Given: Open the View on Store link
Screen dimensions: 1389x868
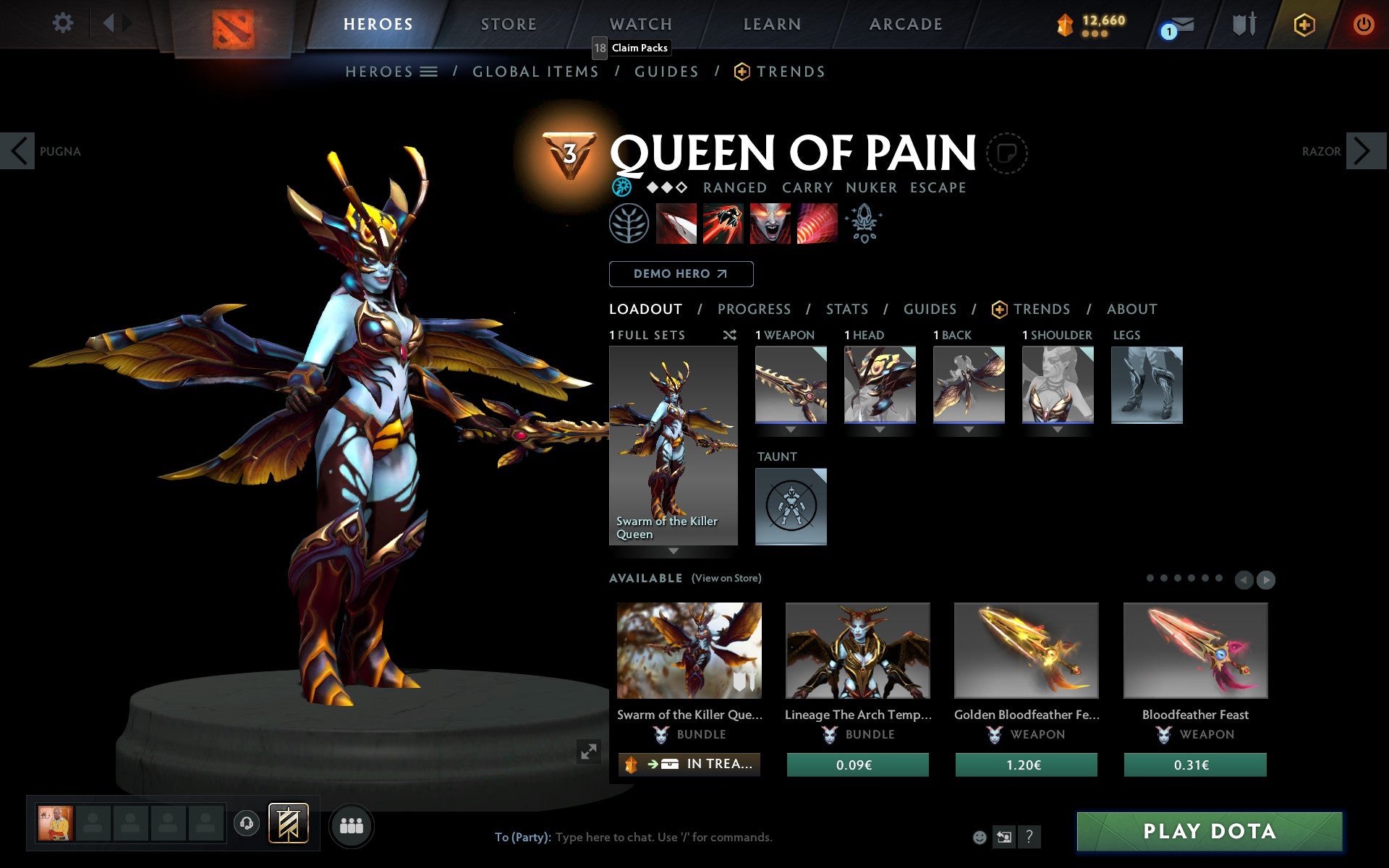Looking at the screenshot, I should 726,578.
